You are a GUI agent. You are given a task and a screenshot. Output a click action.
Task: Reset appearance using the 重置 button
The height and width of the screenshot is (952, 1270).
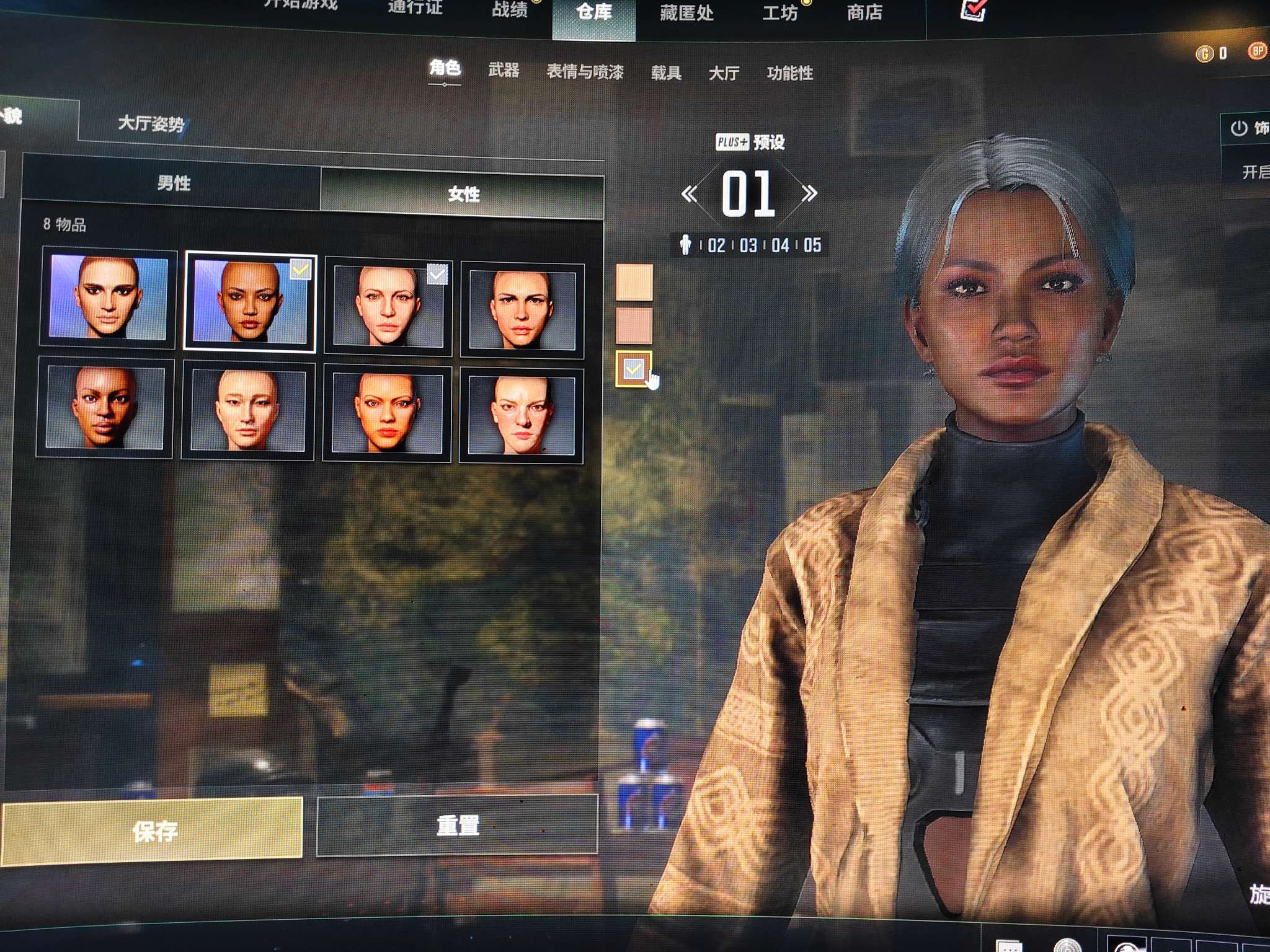coord(458,826)
